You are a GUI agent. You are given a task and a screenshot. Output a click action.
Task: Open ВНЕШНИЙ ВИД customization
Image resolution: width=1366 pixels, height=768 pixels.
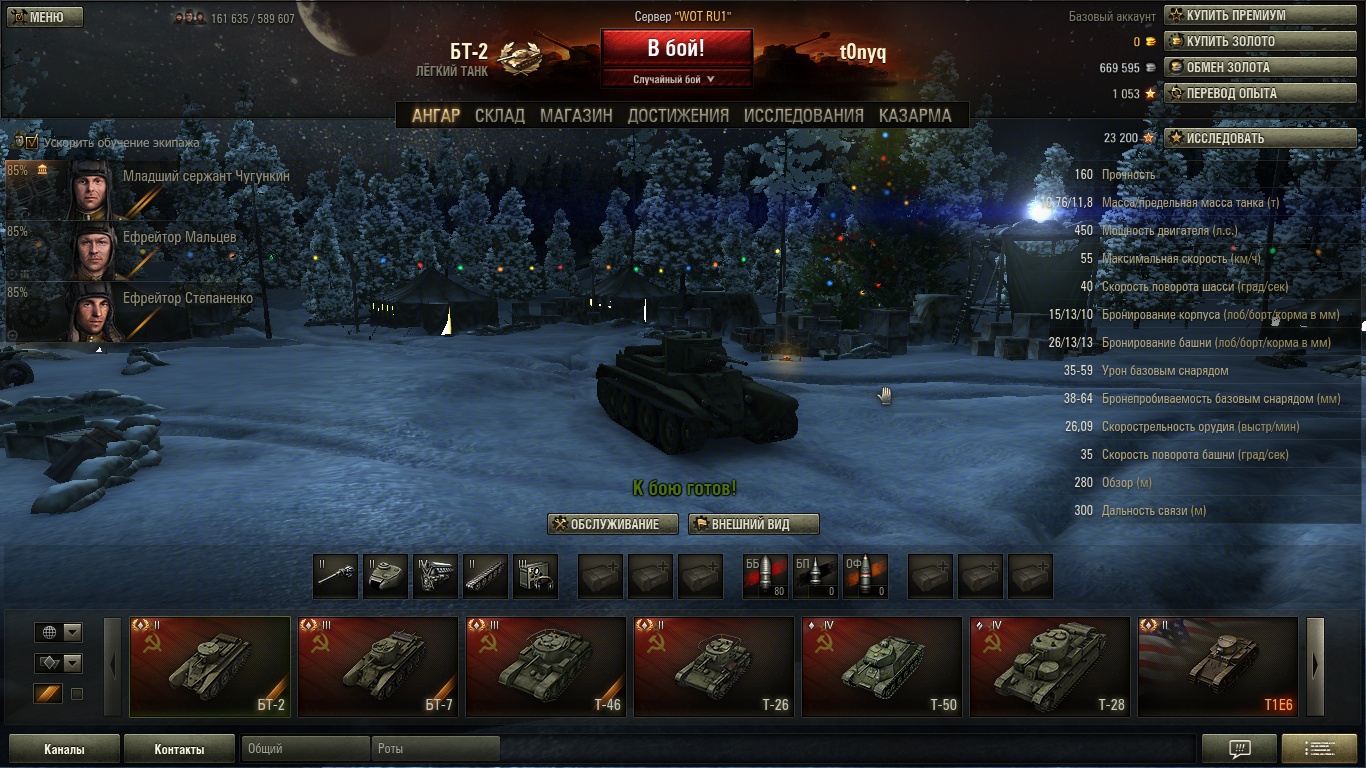754,524
